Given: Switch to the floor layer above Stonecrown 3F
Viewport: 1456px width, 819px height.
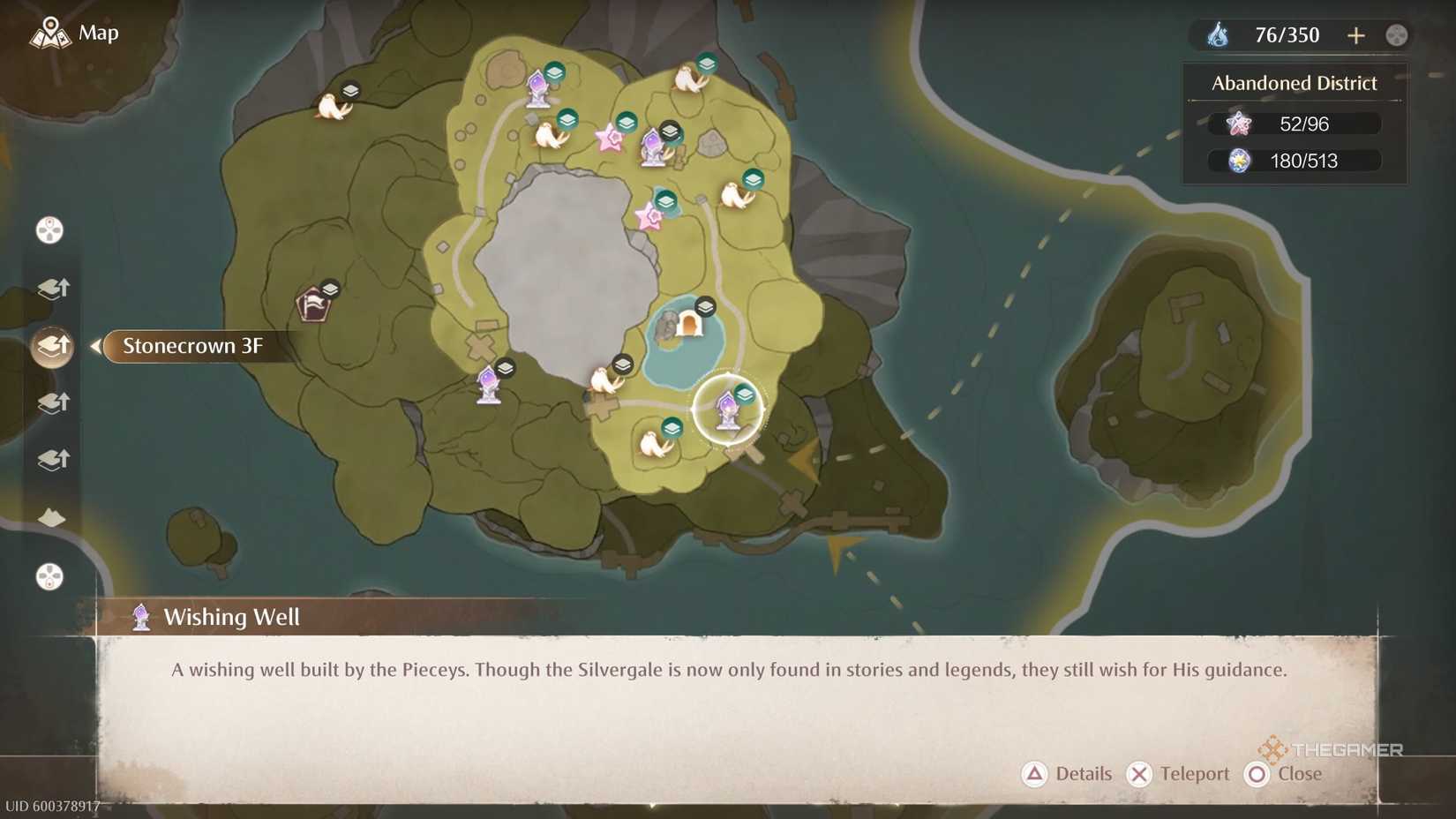Looking at the screenshot, I should pyautogui.click(x=53, y=288).
